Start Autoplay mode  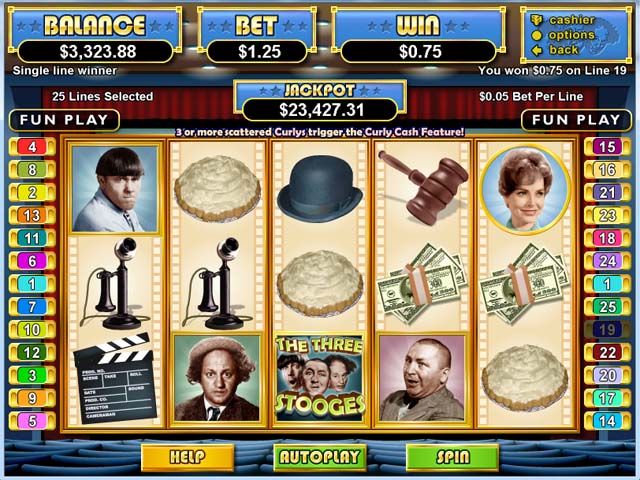click(320, 457)
